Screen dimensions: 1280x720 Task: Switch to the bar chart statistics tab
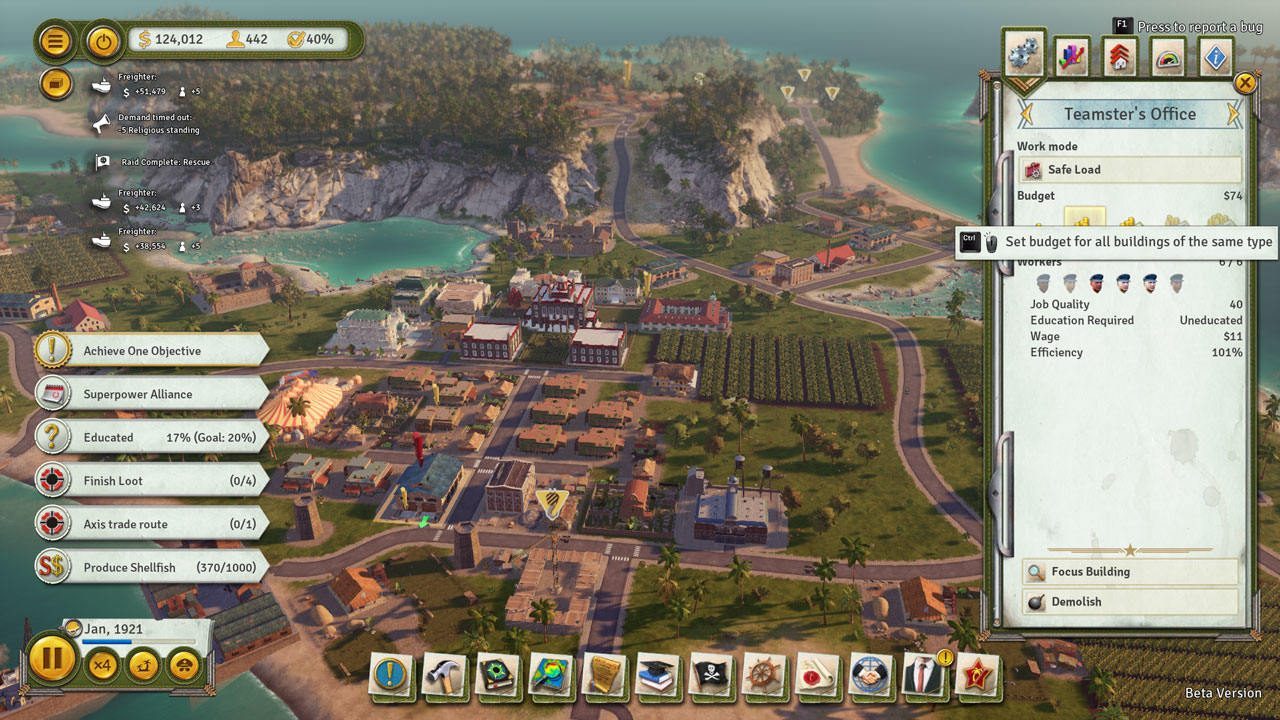point(1072,57)
